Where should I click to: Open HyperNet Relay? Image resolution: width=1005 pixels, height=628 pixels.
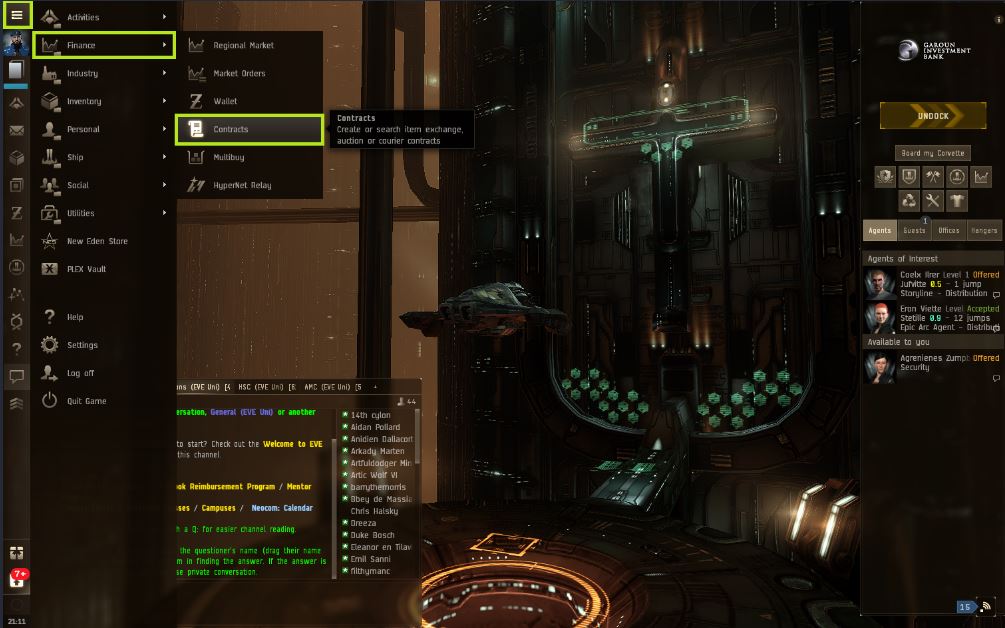click(249, 185)
